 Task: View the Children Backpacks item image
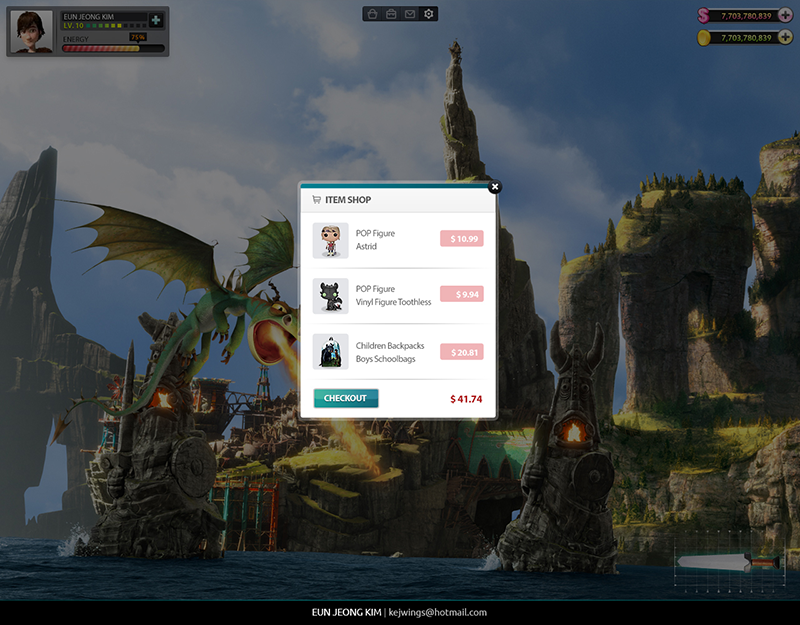(330, 352)
